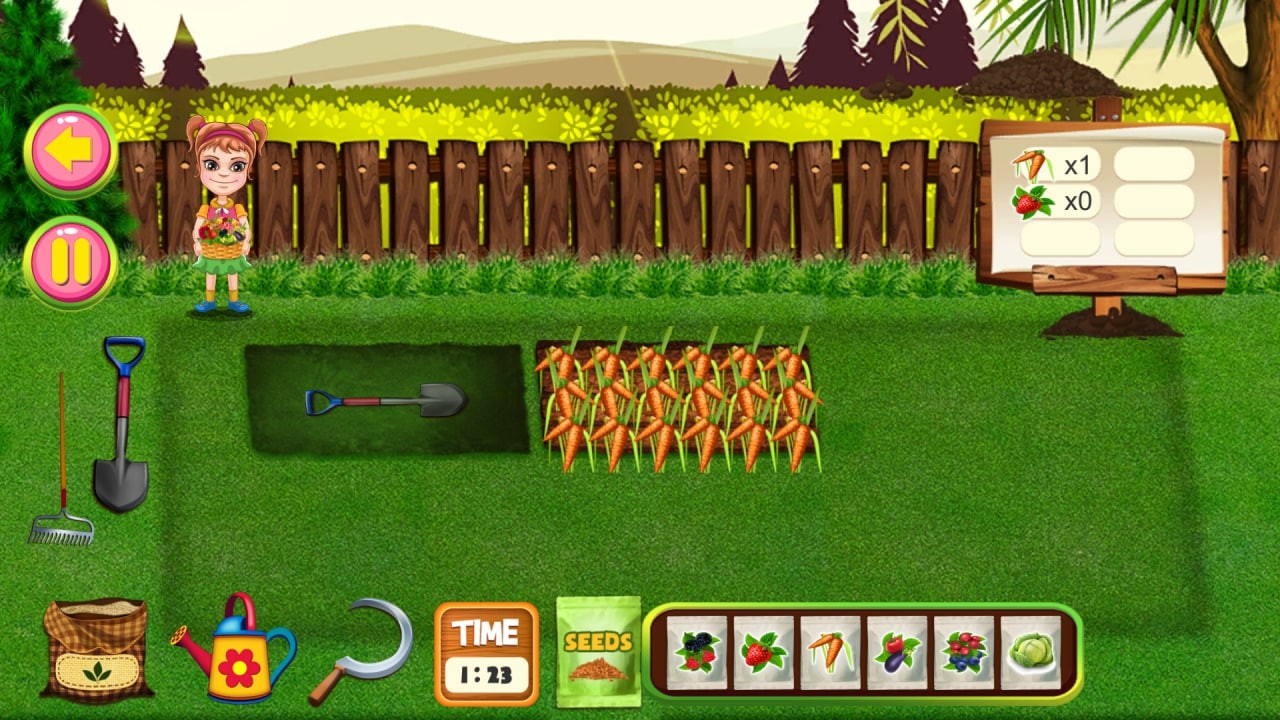The height and width of the screenshot is (720, 1280).
Task: View the Time 1:23 timer display
Action: click(x=486, y=652)
